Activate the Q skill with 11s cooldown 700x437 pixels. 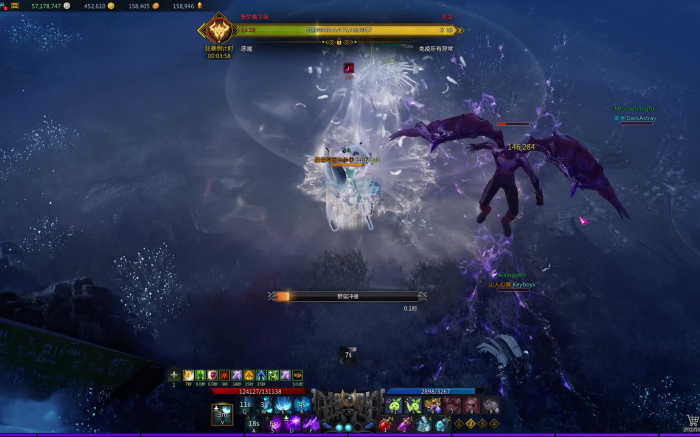pos(245,405)
